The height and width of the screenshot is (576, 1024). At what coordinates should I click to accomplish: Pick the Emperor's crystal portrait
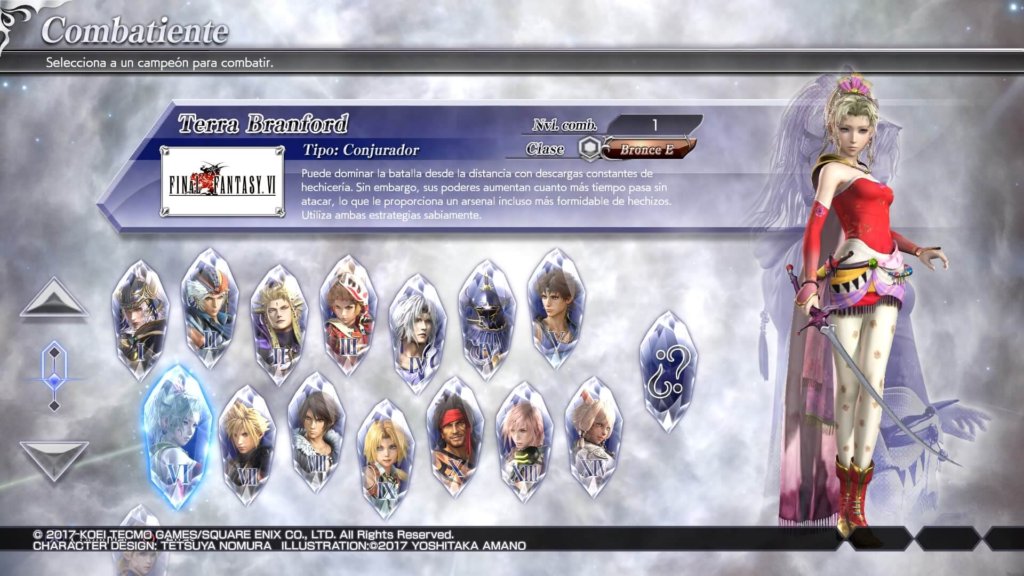pos(278,322)
